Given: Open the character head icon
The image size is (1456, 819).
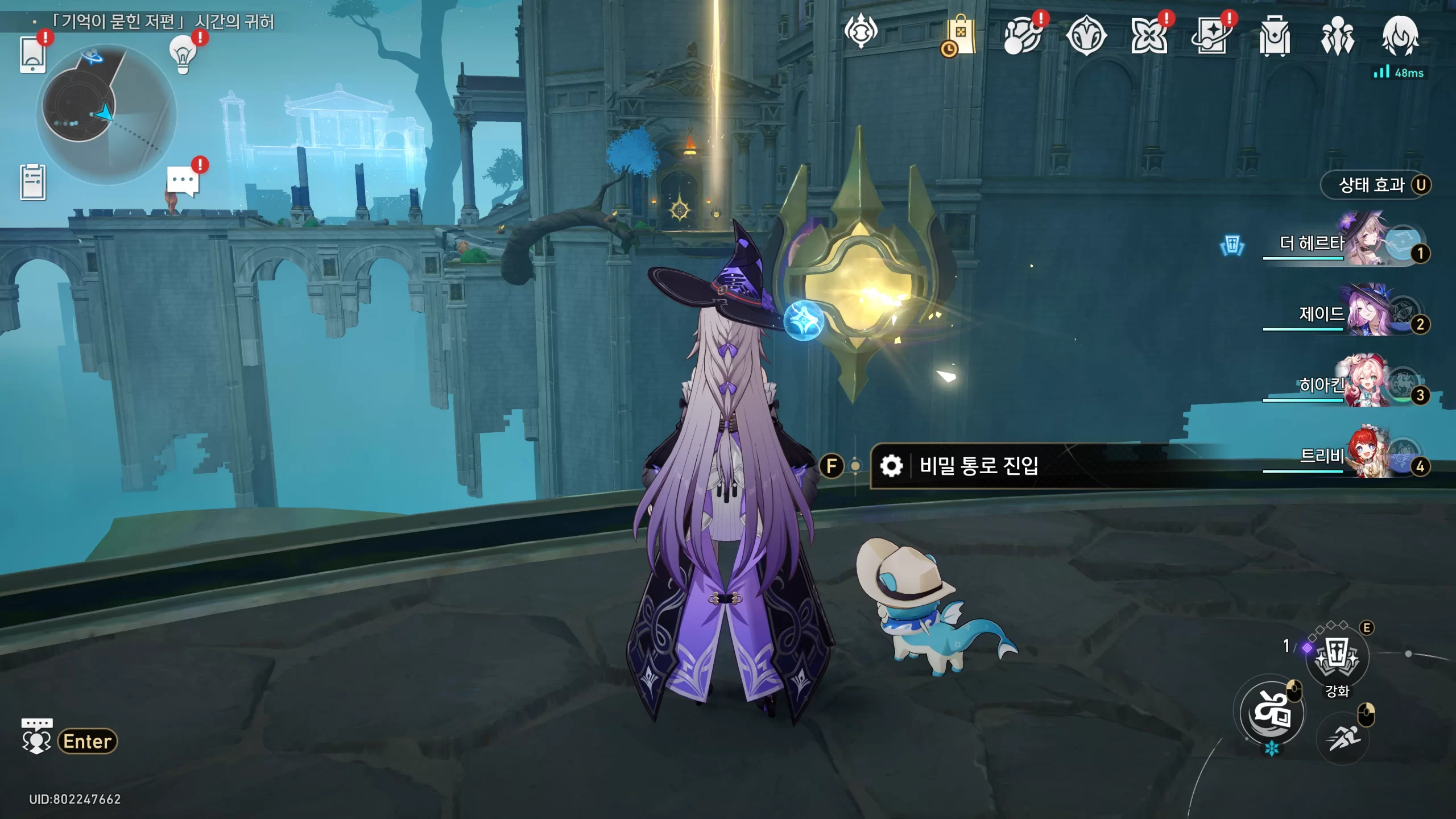Looking at the screenshot, I should pos(1400,36).
